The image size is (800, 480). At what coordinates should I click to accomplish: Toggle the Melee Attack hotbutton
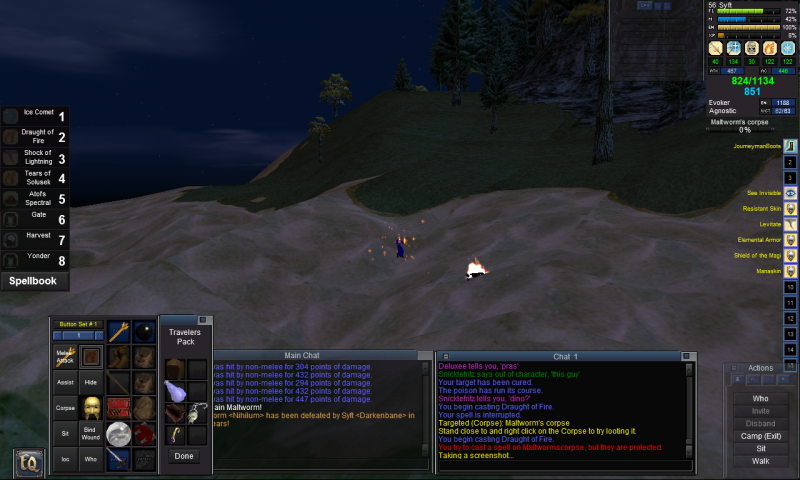pos(65,356)
